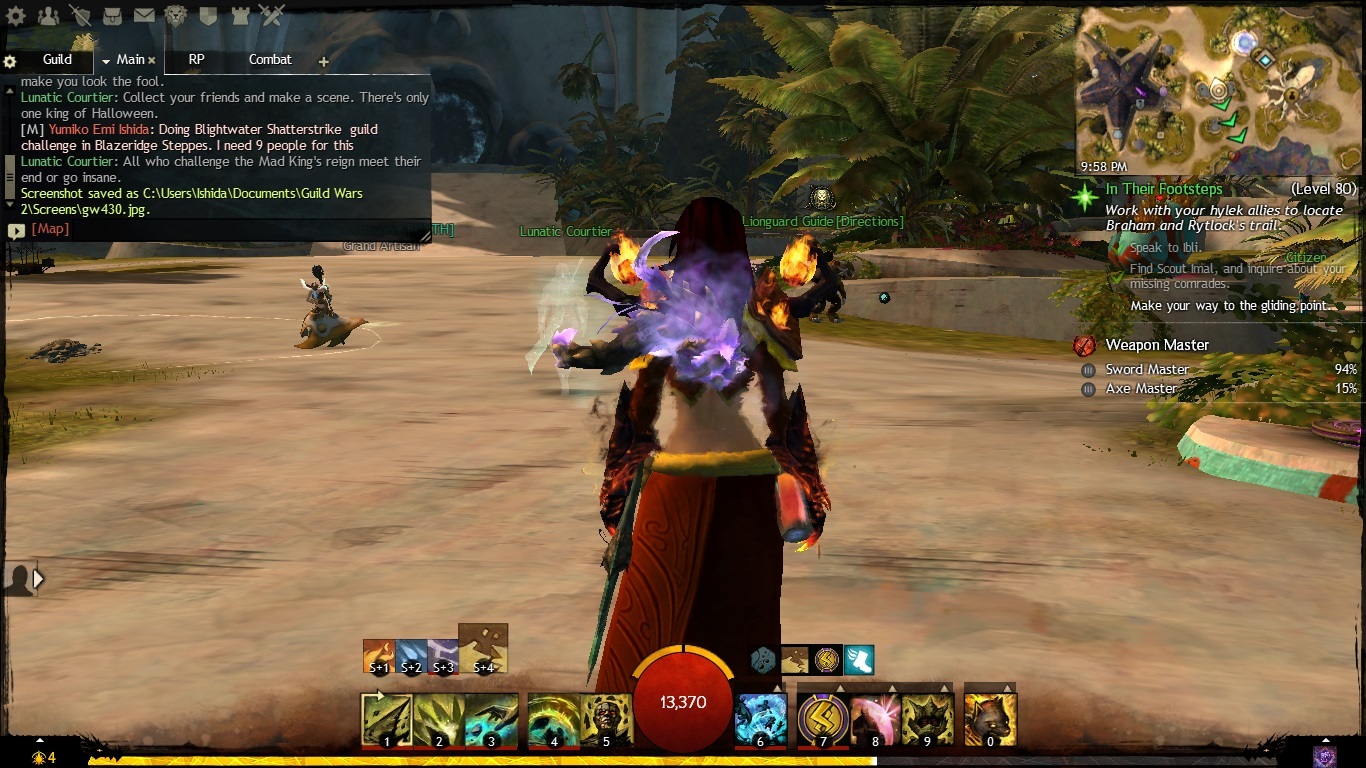
Task: Use the healing skill in slot 6
Action: 760,719
